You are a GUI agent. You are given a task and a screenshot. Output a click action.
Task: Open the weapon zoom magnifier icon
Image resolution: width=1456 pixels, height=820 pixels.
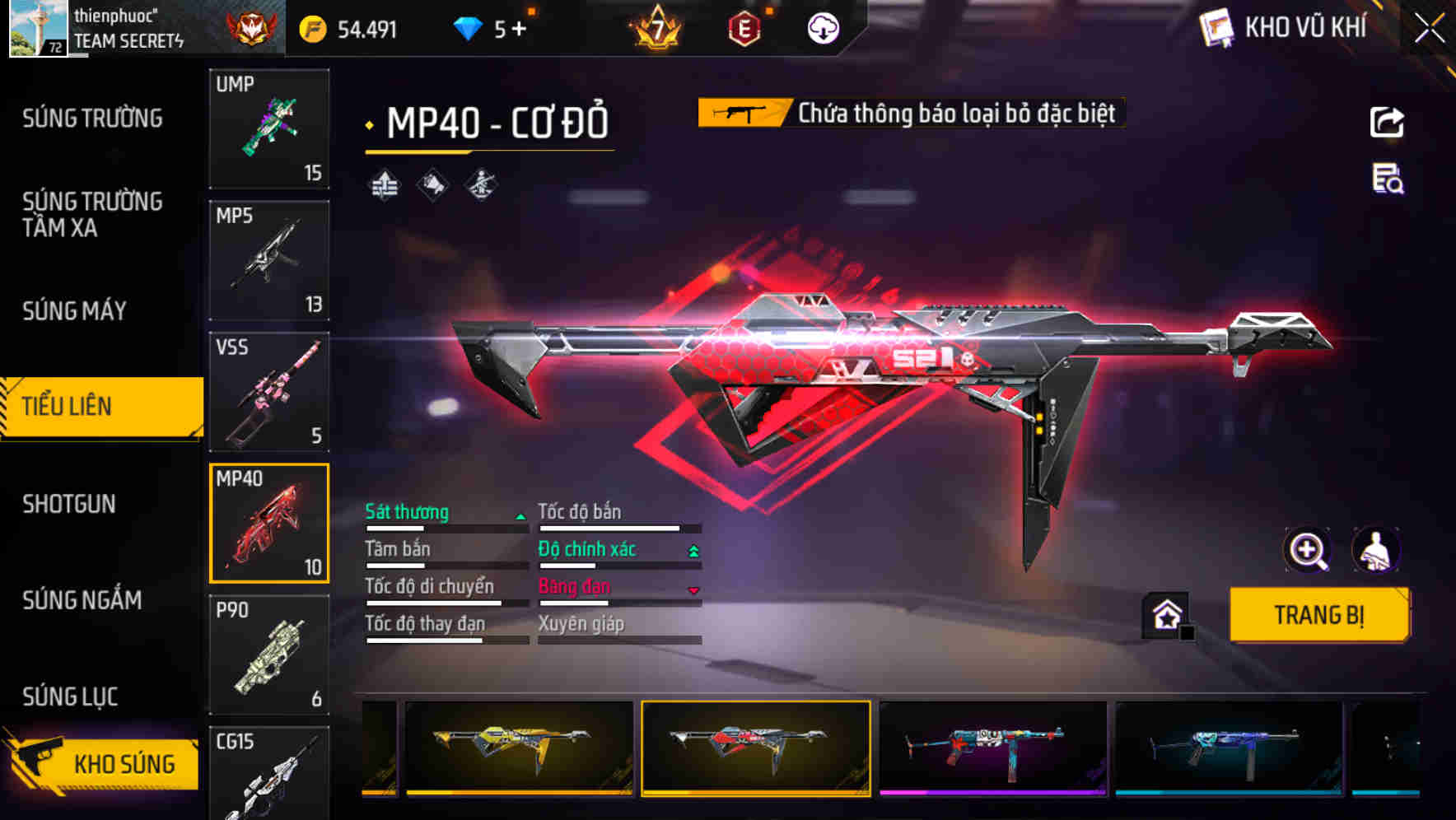tap(1309, 550)
